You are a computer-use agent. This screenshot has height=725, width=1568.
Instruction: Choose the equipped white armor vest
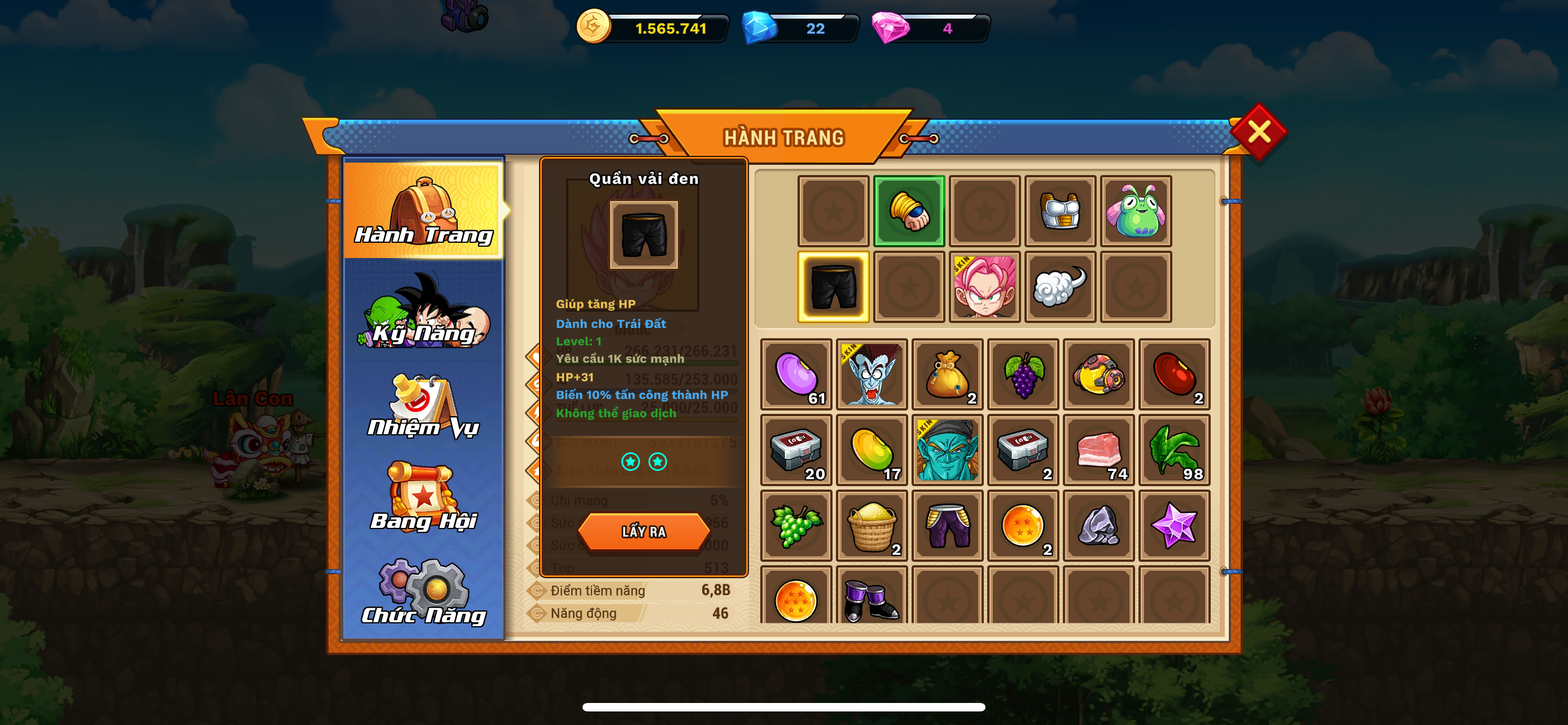[1060, 211]
